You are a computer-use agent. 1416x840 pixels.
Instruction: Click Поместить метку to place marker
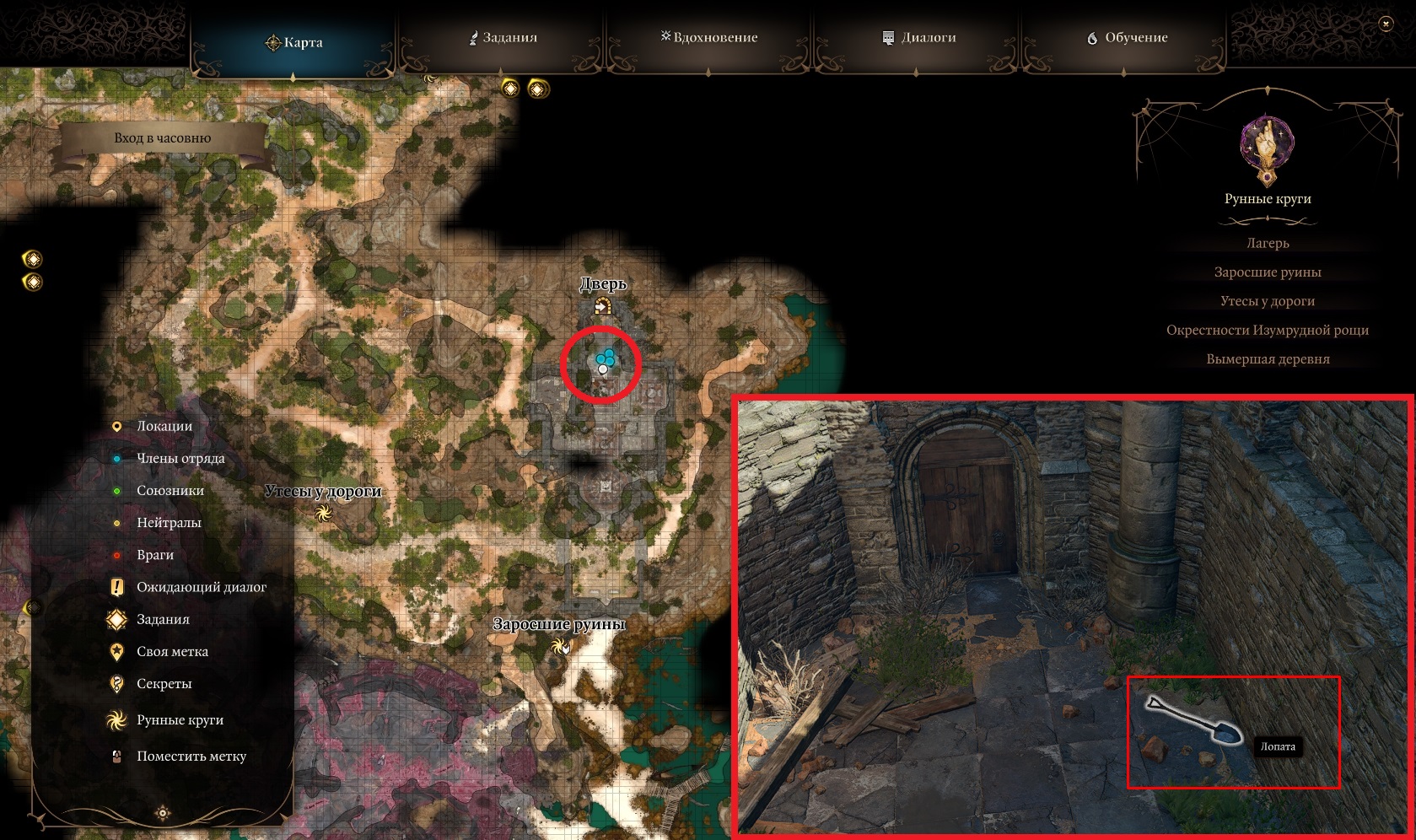pyautogui.click(x=191, y=757)
